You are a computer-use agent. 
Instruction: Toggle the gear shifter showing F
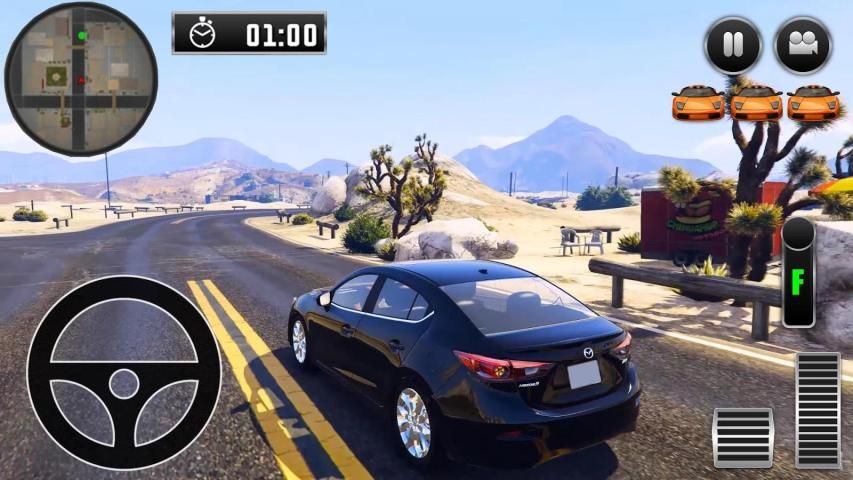click(798, 272)
